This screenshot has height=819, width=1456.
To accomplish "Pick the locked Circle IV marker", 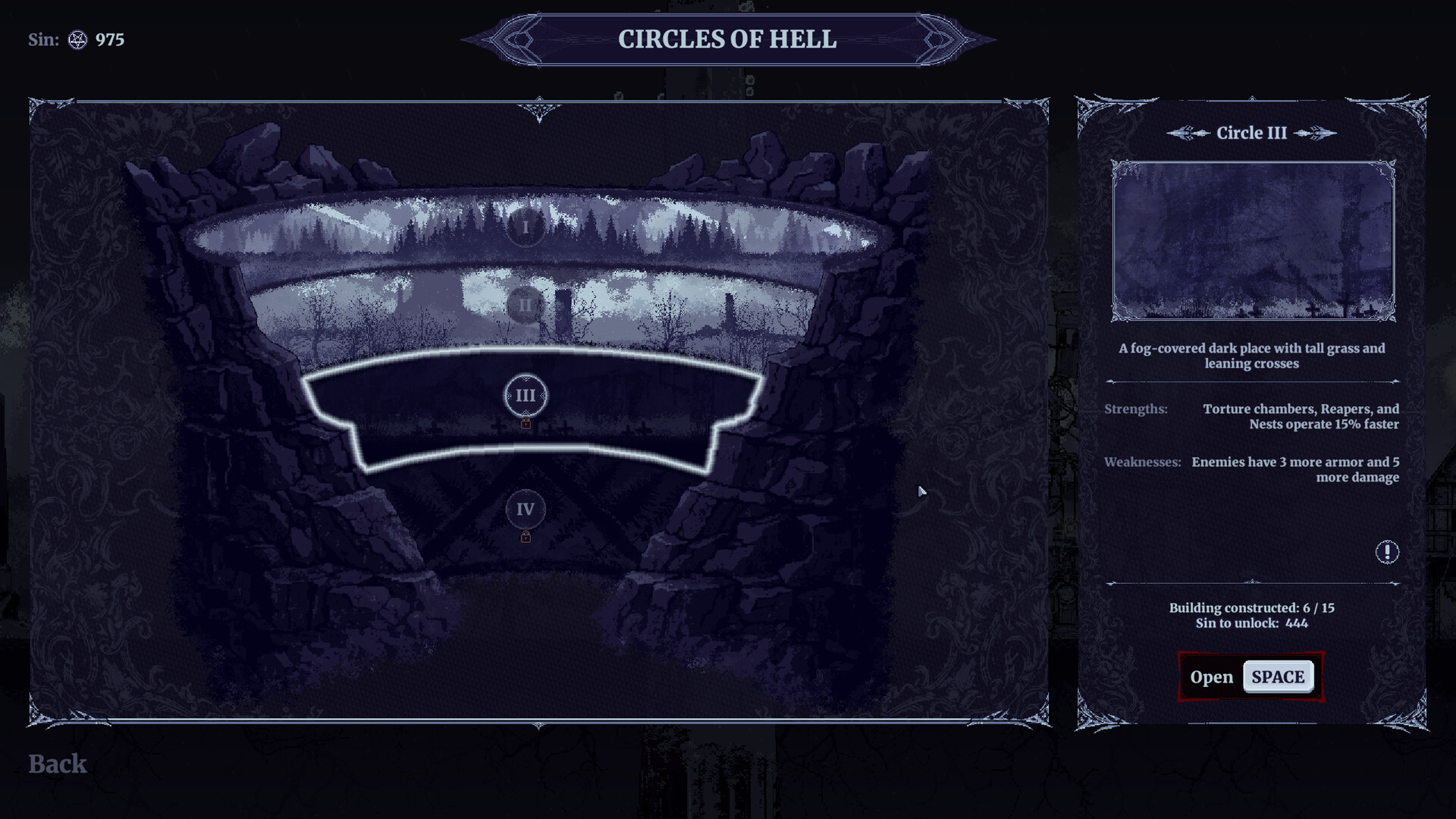I will 526,510.
